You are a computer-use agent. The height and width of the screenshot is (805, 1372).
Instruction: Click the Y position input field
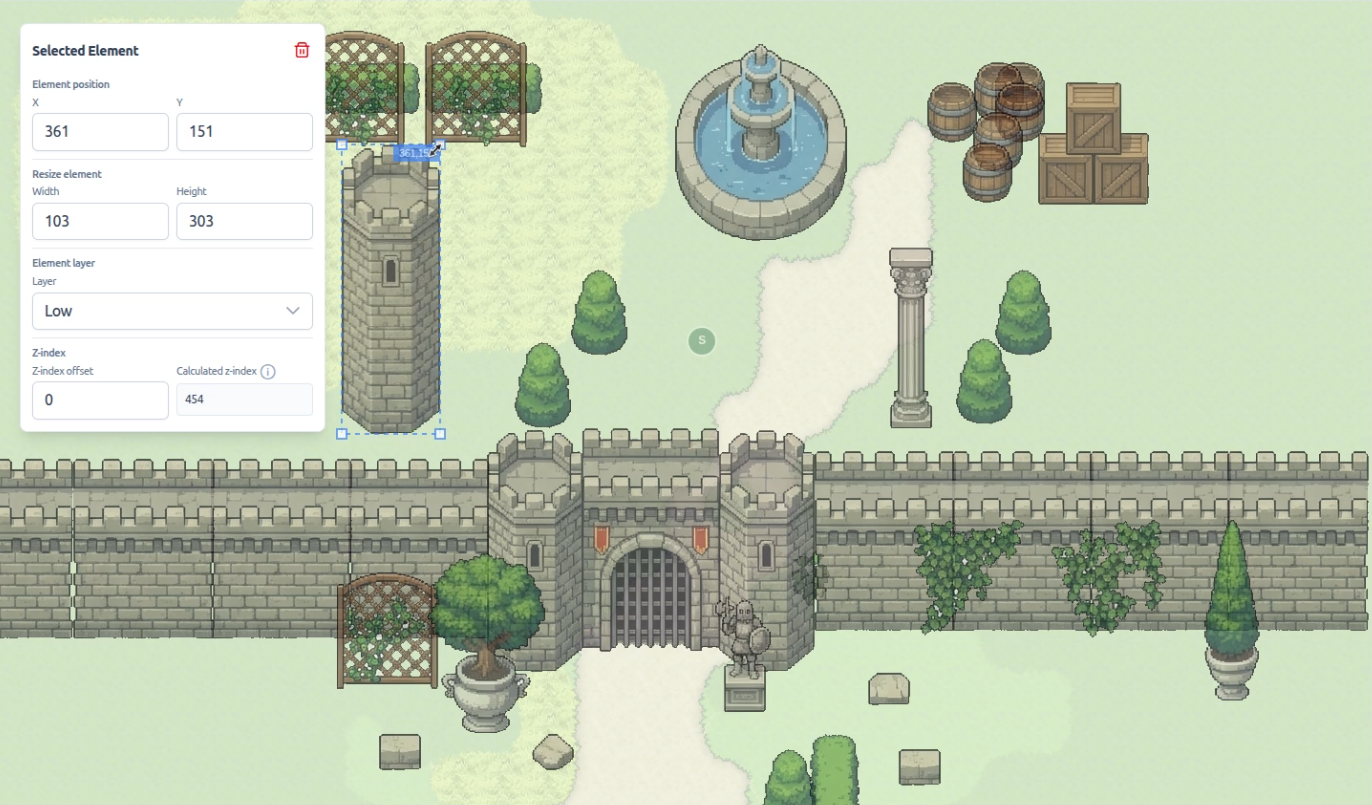(244, 132)
